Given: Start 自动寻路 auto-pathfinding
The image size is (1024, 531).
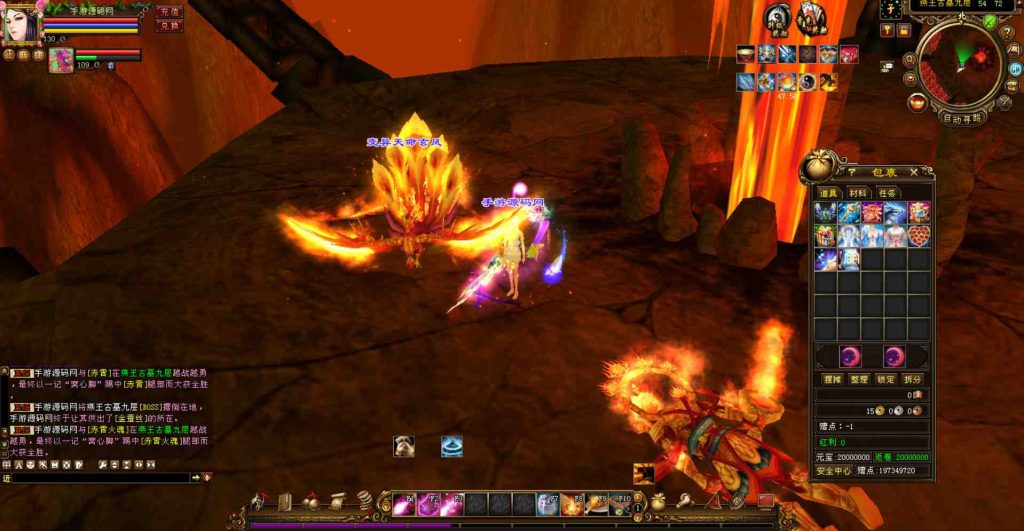Looking at the screenshot, I should pos(963,118).
